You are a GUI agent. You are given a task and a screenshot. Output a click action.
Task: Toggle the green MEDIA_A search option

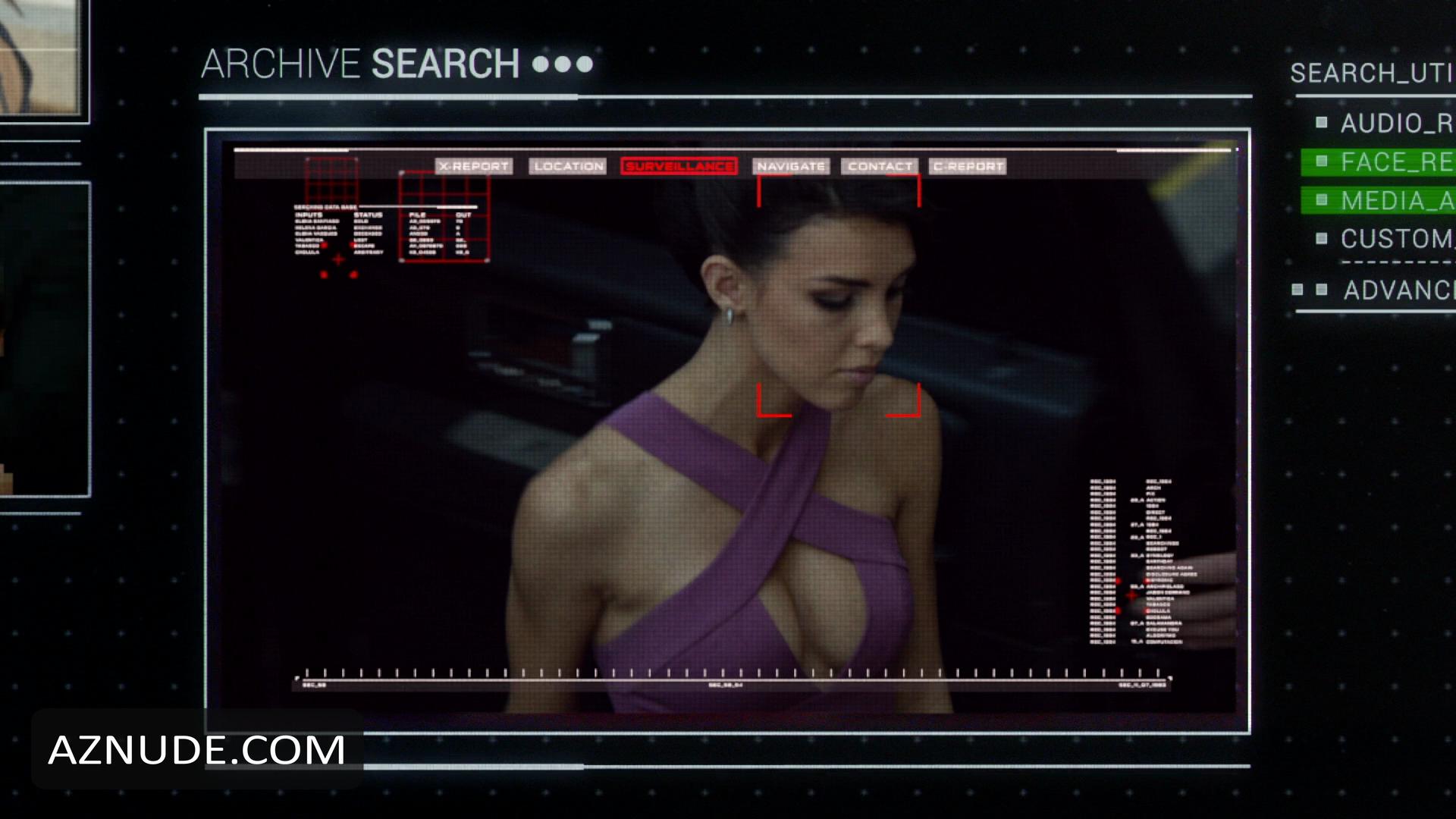coord(1394,200)
